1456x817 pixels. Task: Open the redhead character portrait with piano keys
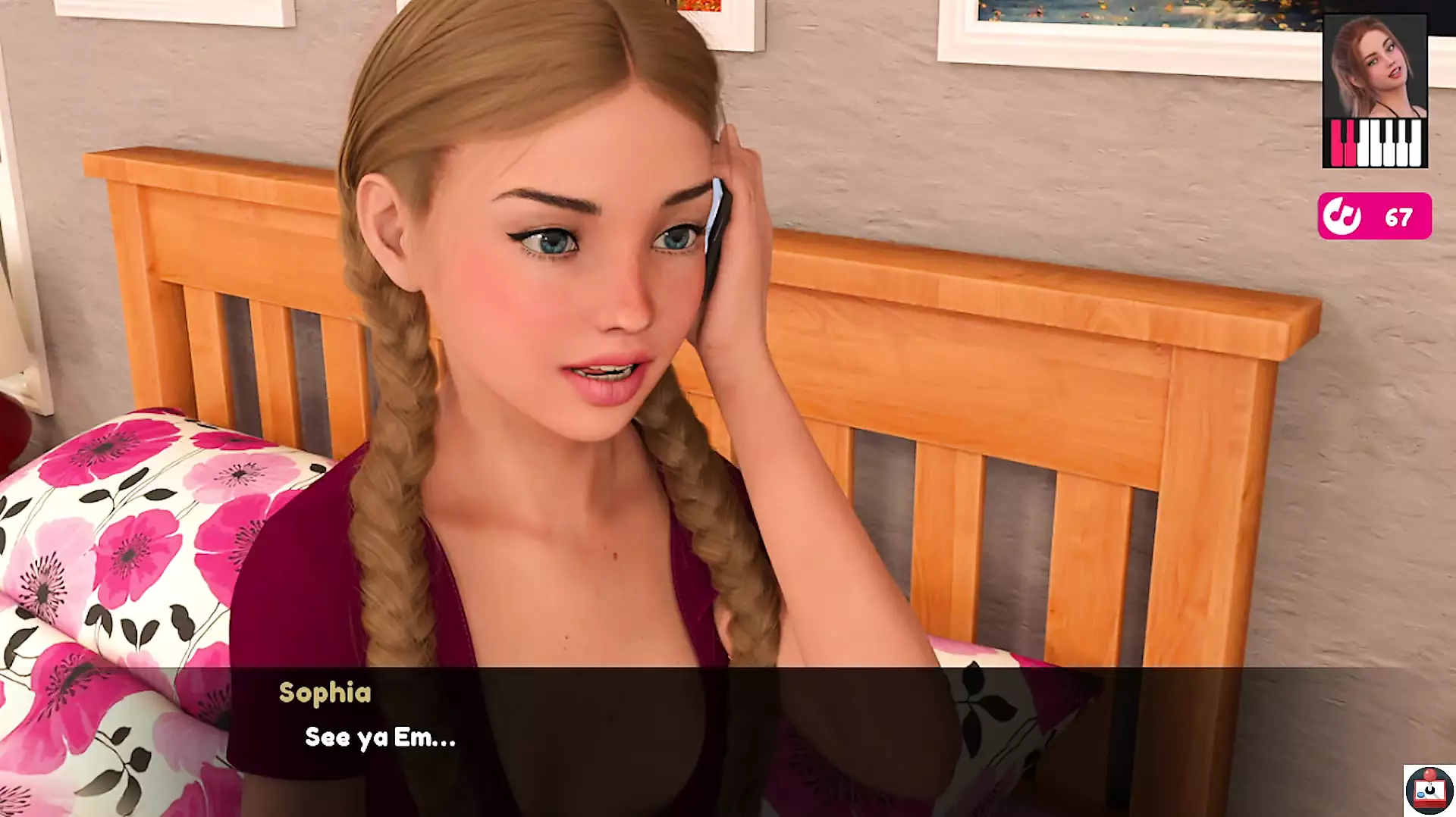tap(1374, 92)
